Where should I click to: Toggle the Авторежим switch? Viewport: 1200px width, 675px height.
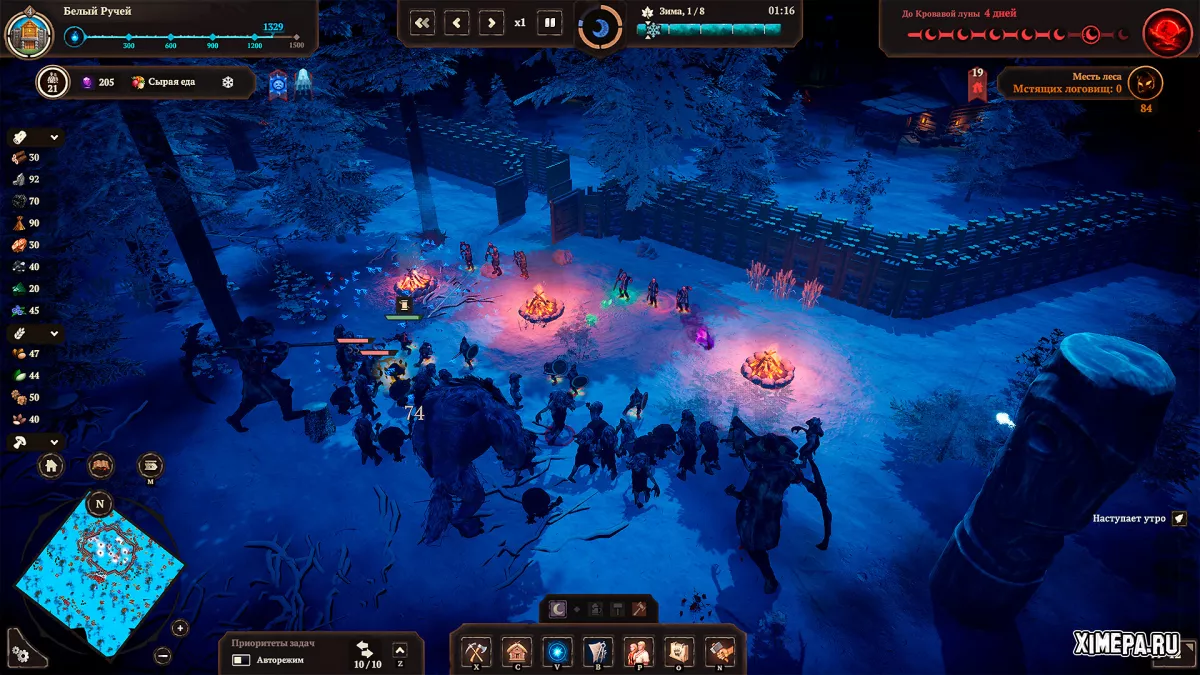click(241, 660)
